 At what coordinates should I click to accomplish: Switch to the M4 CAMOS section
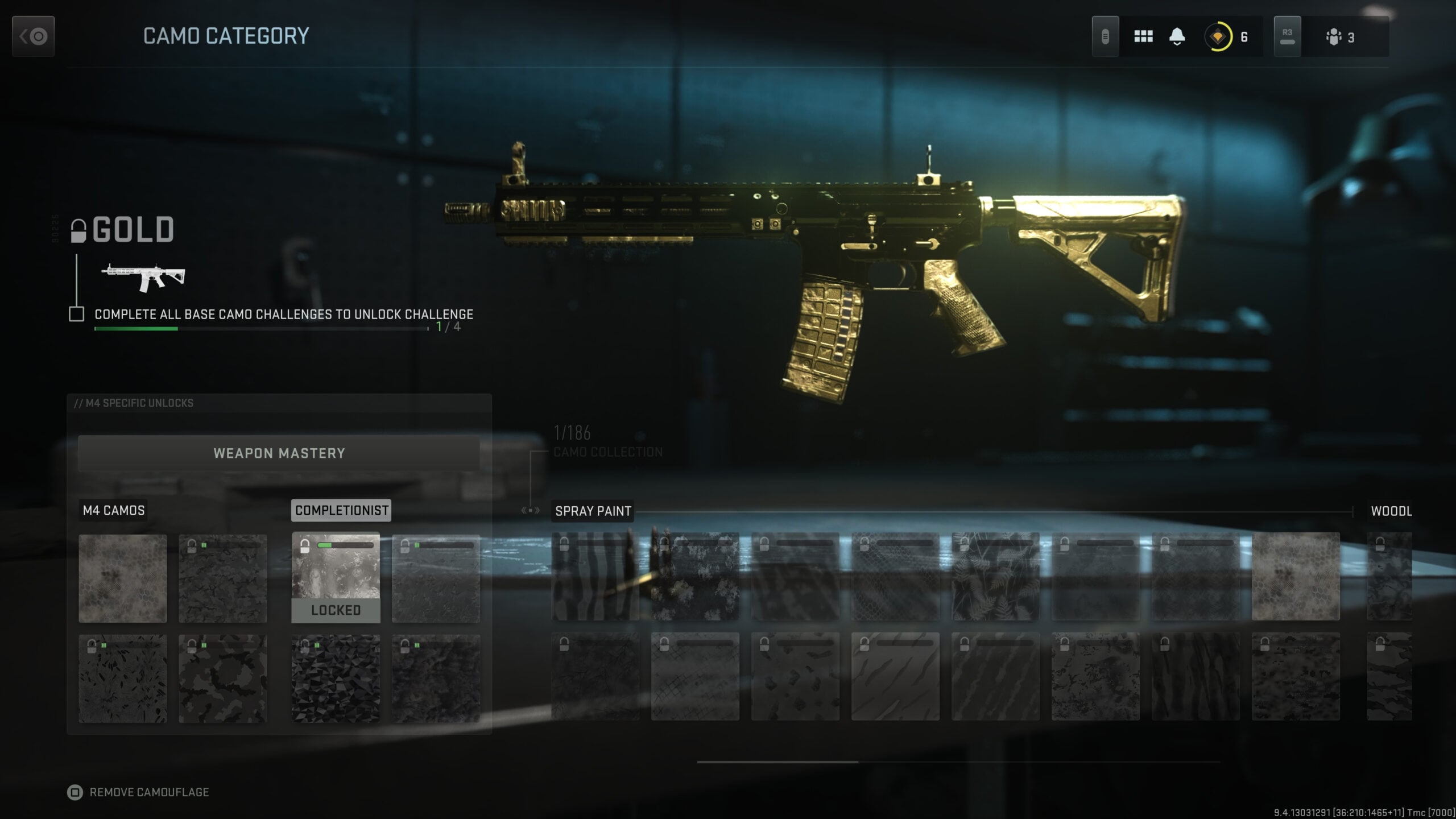tap(114, 510)
